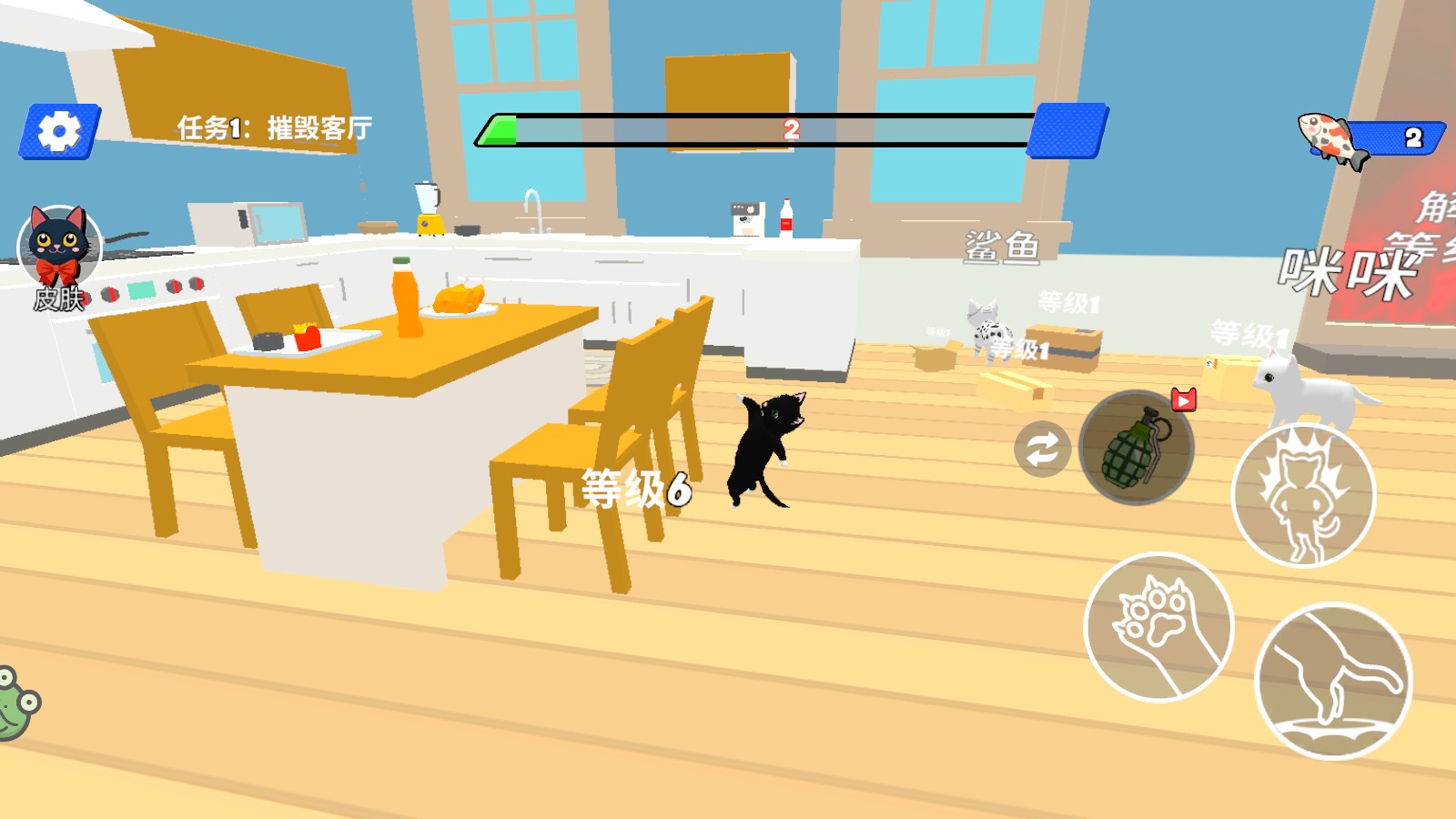Tap the green frog icon
Image resolution: width=1456 pixels, height=819 pixels.
tap(16, 703)
